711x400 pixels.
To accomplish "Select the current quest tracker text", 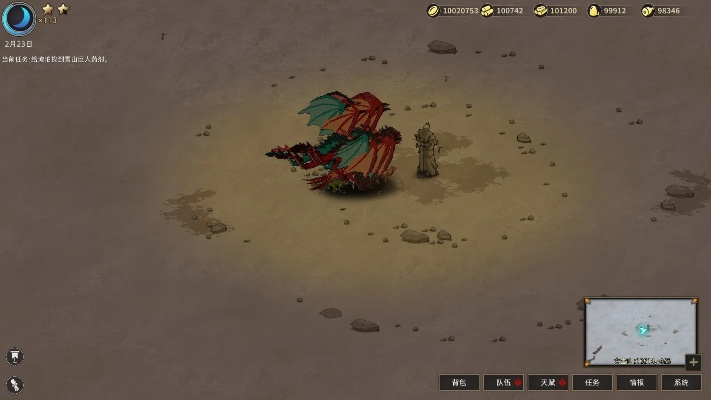I will 54,60.
